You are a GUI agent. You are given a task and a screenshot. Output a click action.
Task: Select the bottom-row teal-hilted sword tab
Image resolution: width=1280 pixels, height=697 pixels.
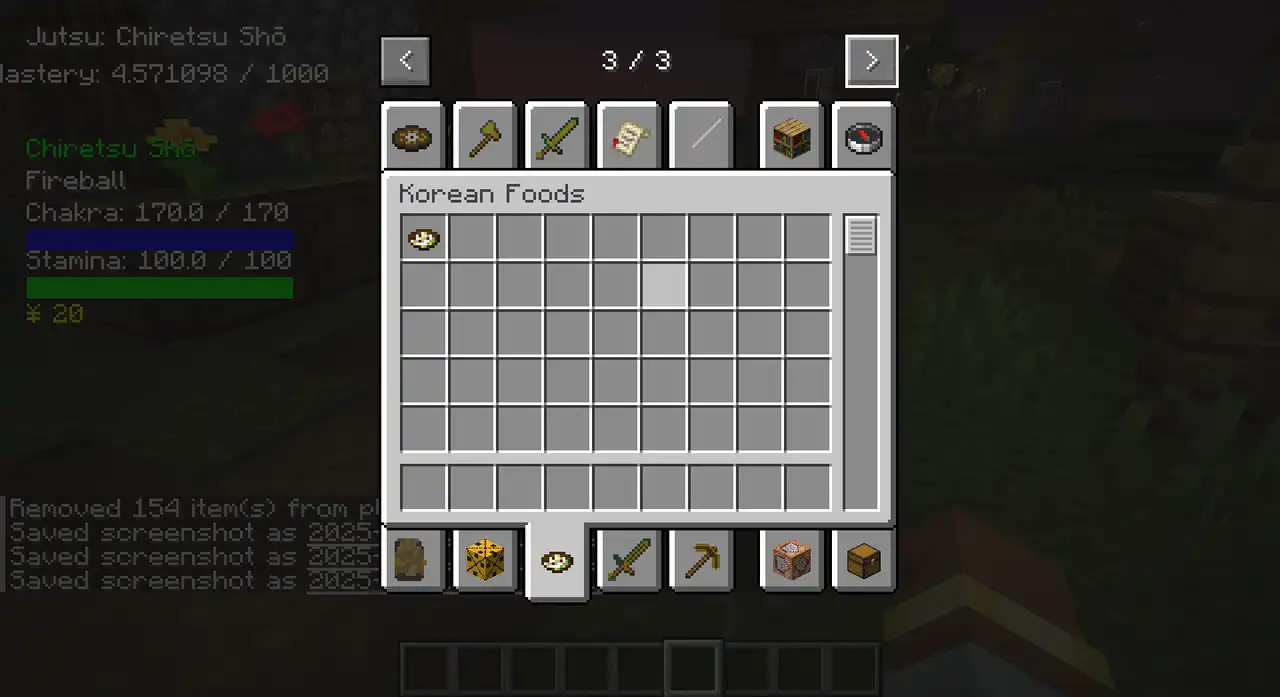tap(629, 560)
